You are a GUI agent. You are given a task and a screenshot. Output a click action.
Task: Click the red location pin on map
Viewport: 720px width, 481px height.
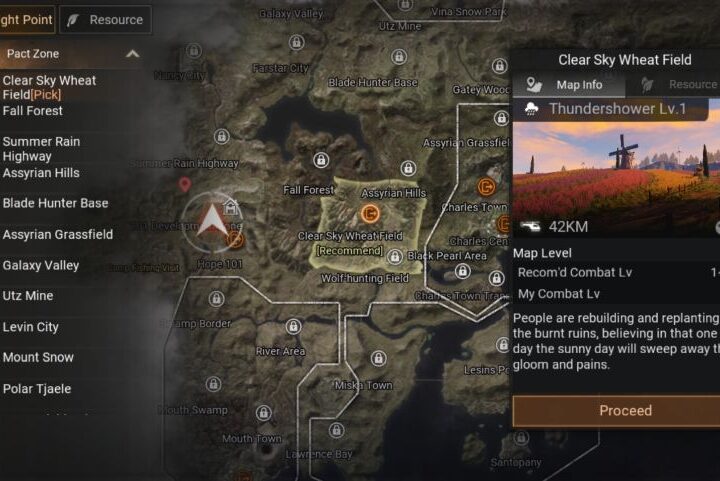[x=184, y=184]
